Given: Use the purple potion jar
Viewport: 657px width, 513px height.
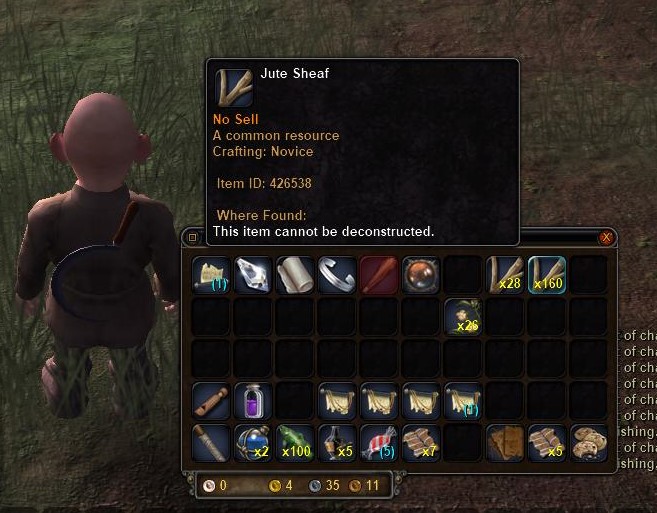Looking at the screenshot, I should [253, 400].
